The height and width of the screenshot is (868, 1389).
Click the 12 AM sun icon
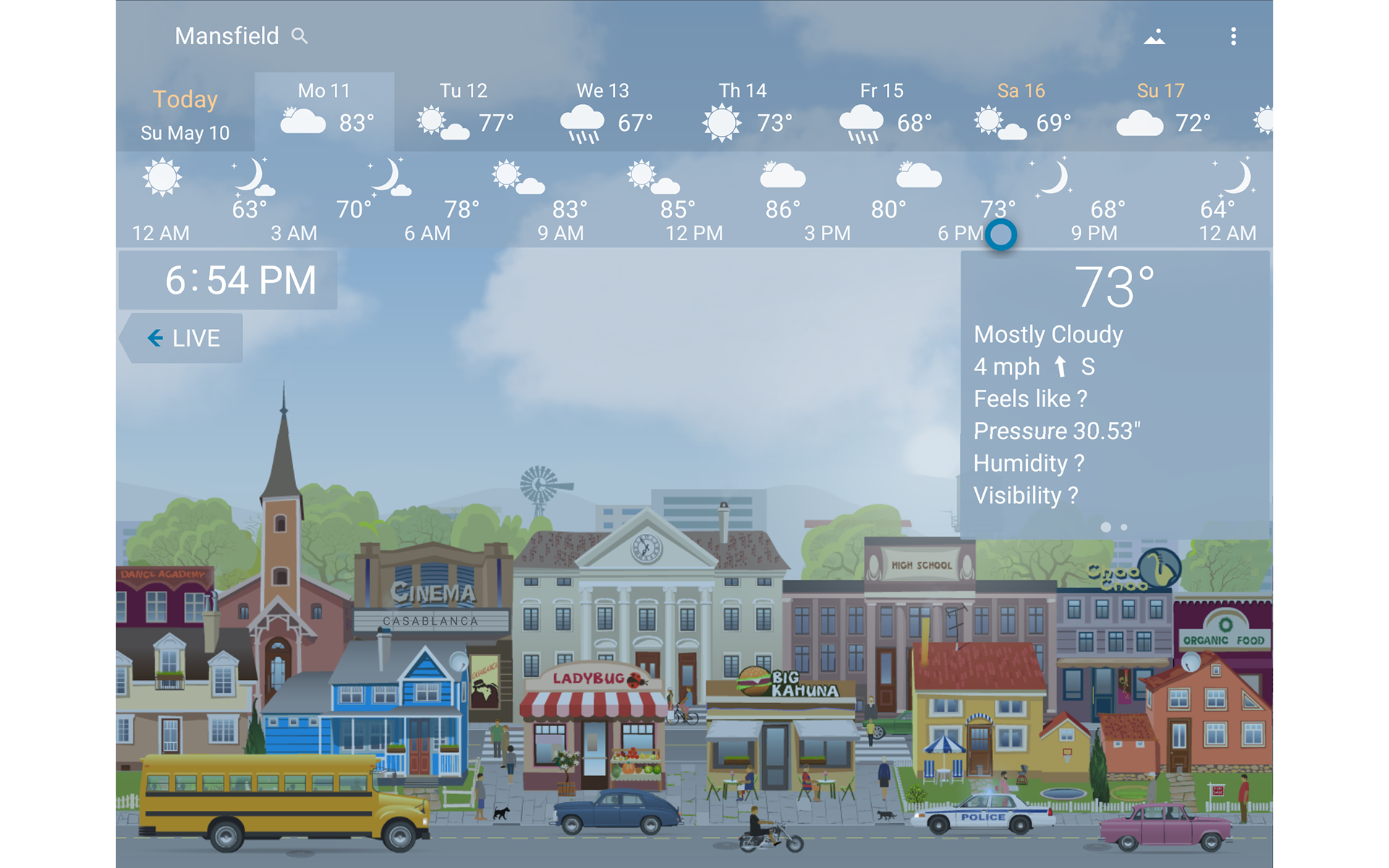[161, 177]
